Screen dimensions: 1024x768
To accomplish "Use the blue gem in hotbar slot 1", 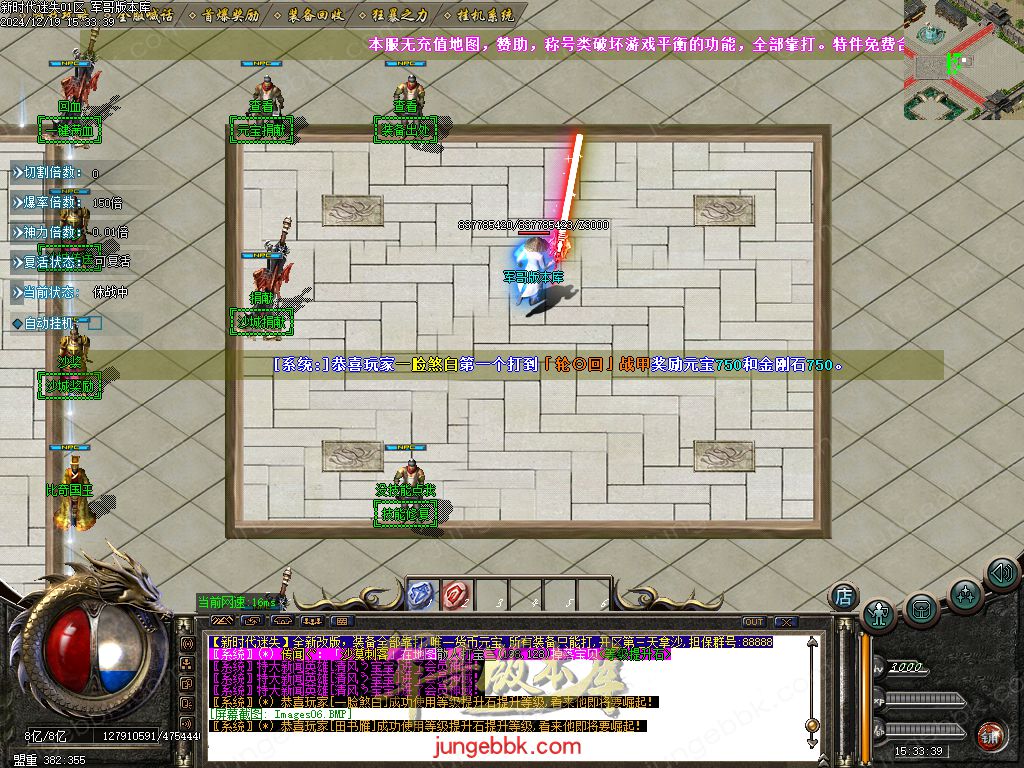I will pos(422,595).
